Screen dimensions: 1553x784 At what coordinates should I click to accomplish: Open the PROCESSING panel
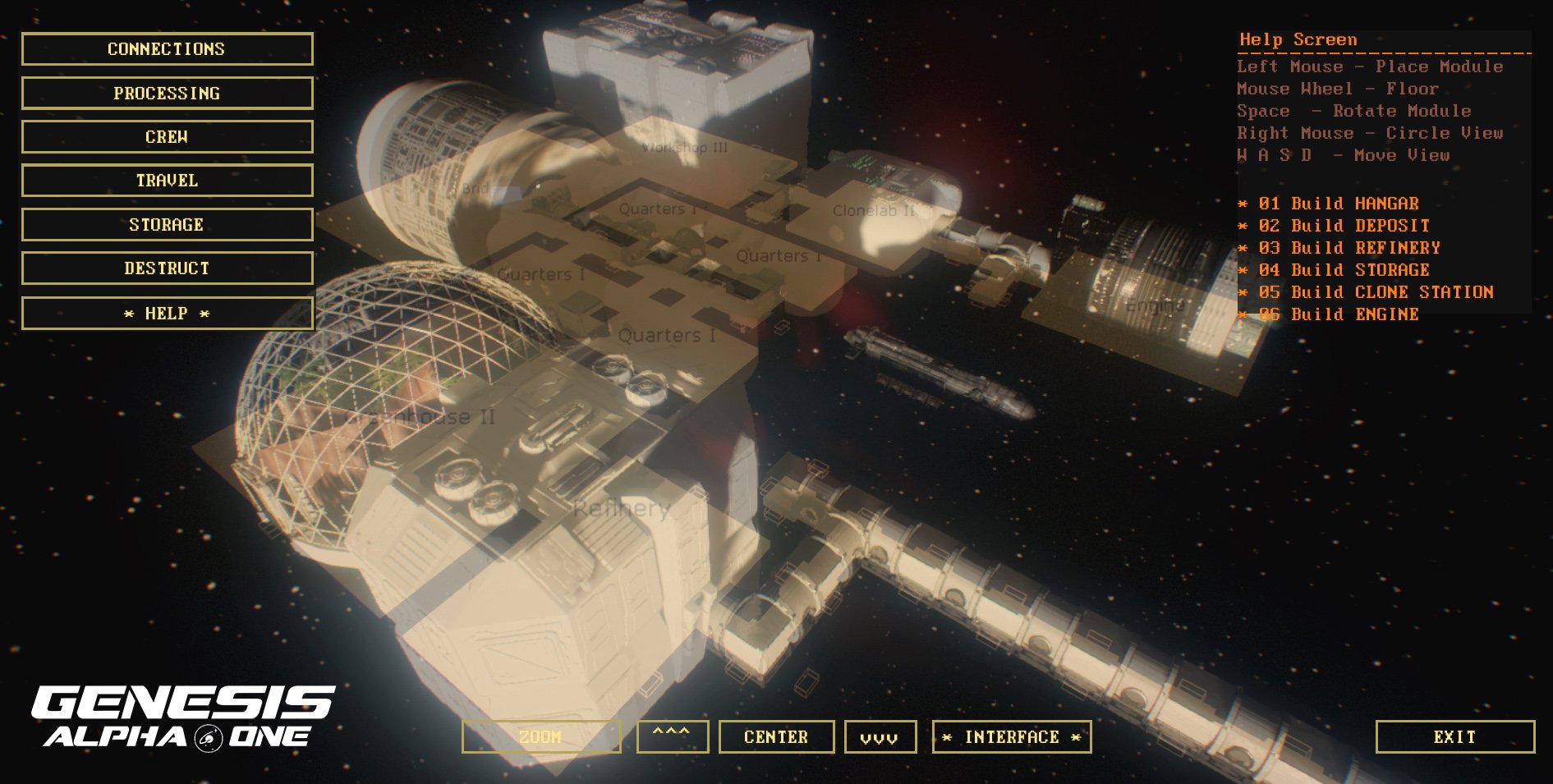(165, 93)
